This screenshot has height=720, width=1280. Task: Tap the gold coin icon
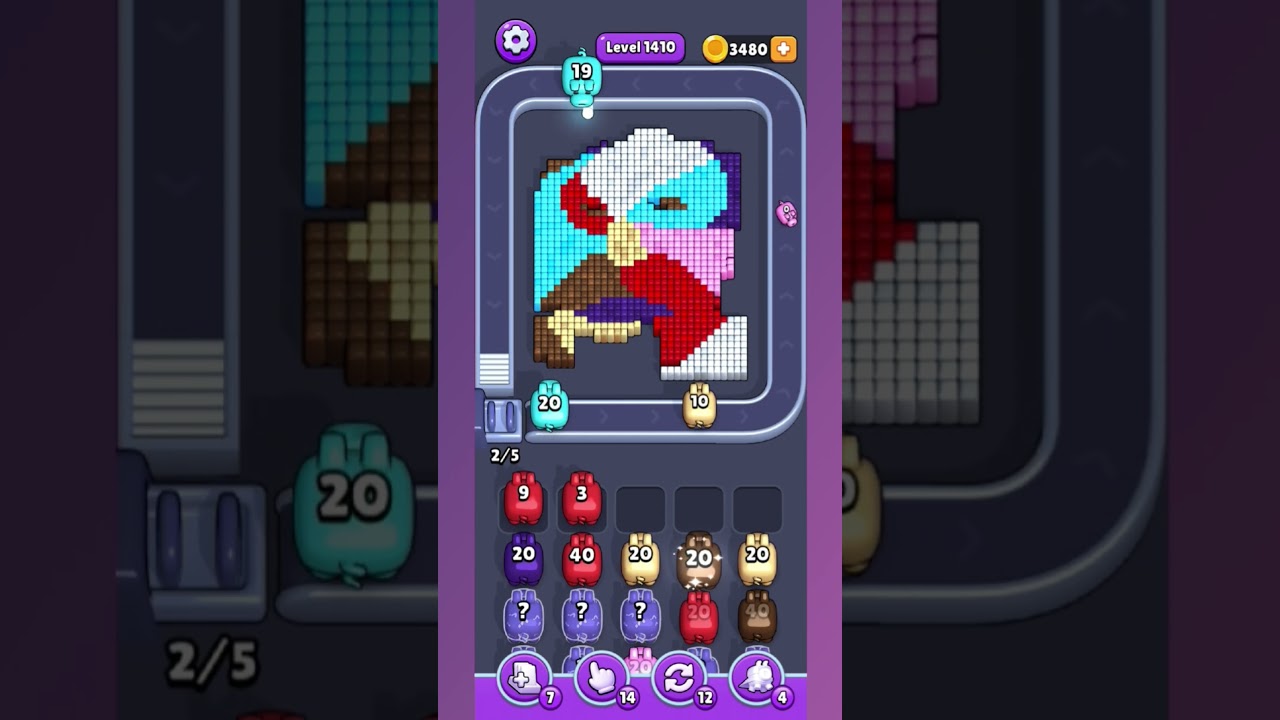(x=716, y=47)
